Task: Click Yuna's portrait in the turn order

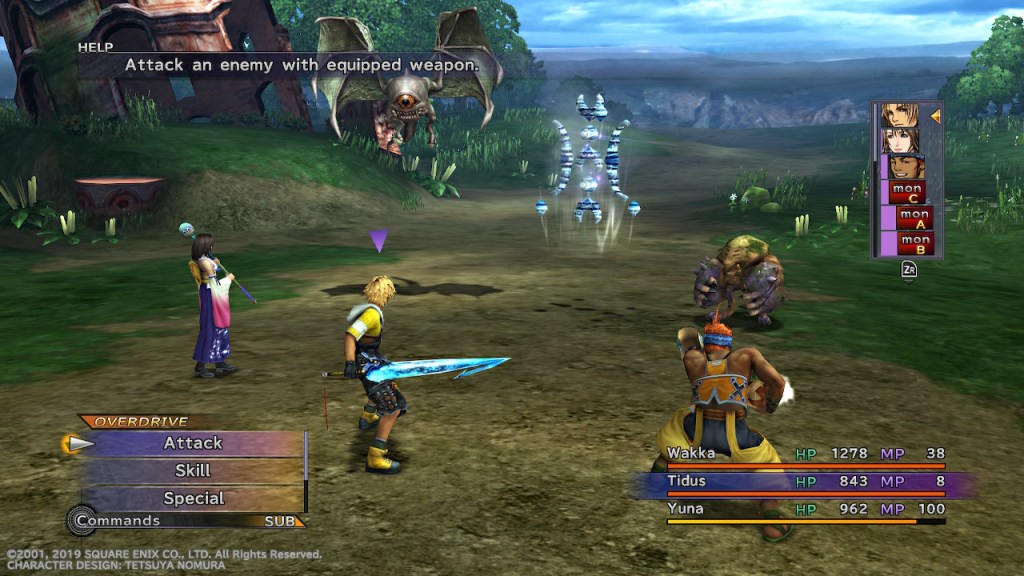Action: [900, 141]
